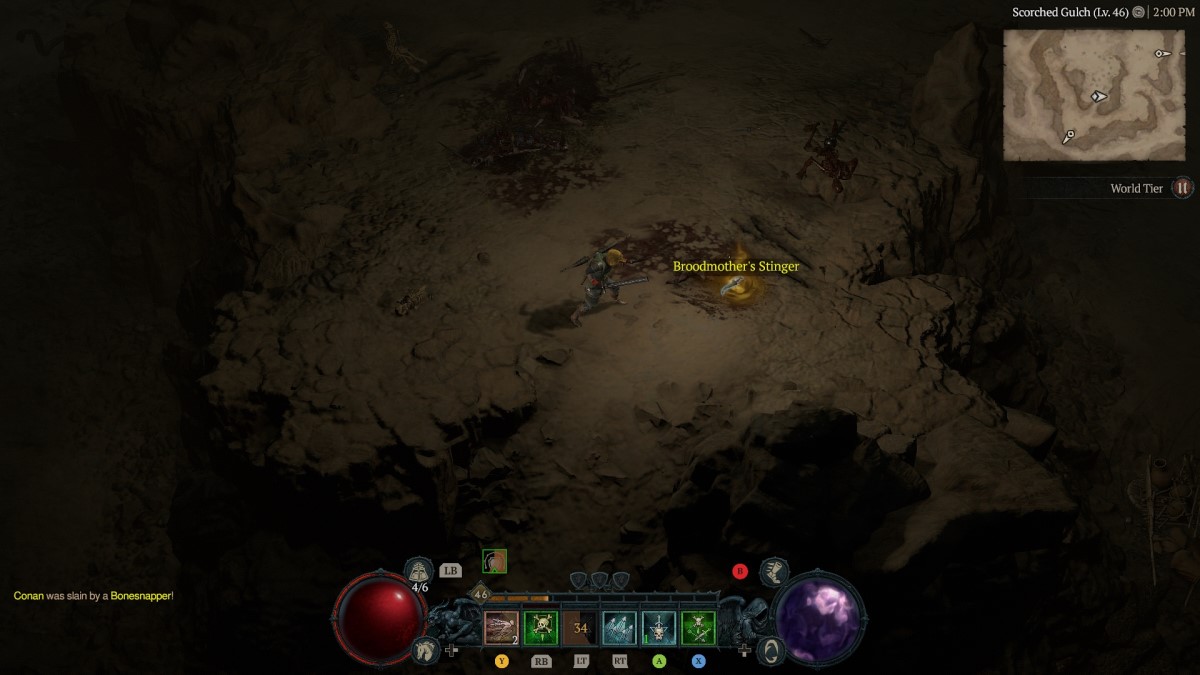Open the chat message about Conan
This screenshot has height=675, width=1200.
[94, 596]
